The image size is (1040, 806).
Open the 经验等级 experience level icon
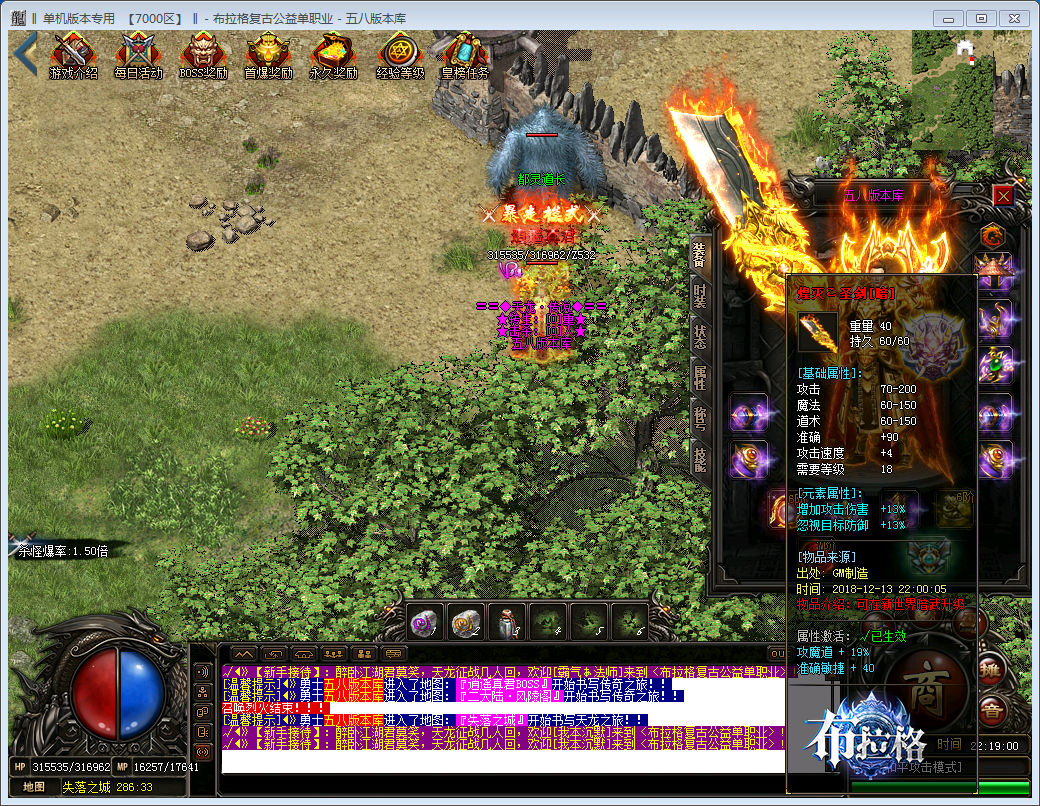coord(399,56)
